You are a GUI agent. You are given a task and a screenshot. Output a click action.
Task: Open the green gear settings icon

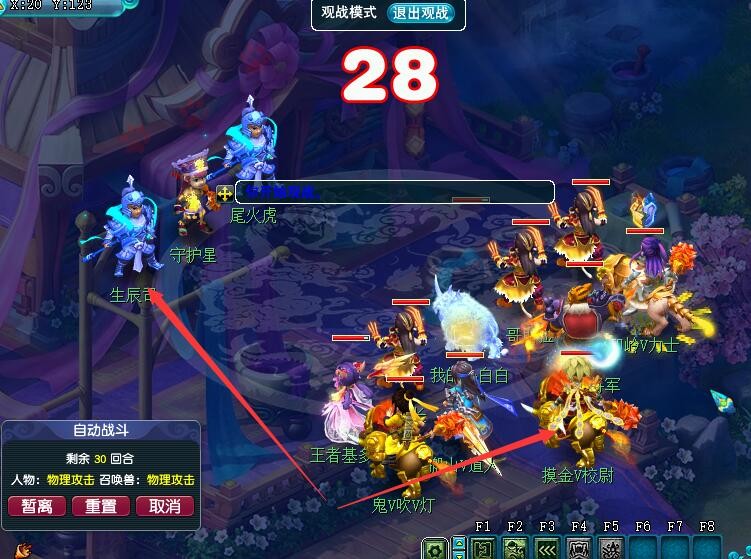coord(435,548)
